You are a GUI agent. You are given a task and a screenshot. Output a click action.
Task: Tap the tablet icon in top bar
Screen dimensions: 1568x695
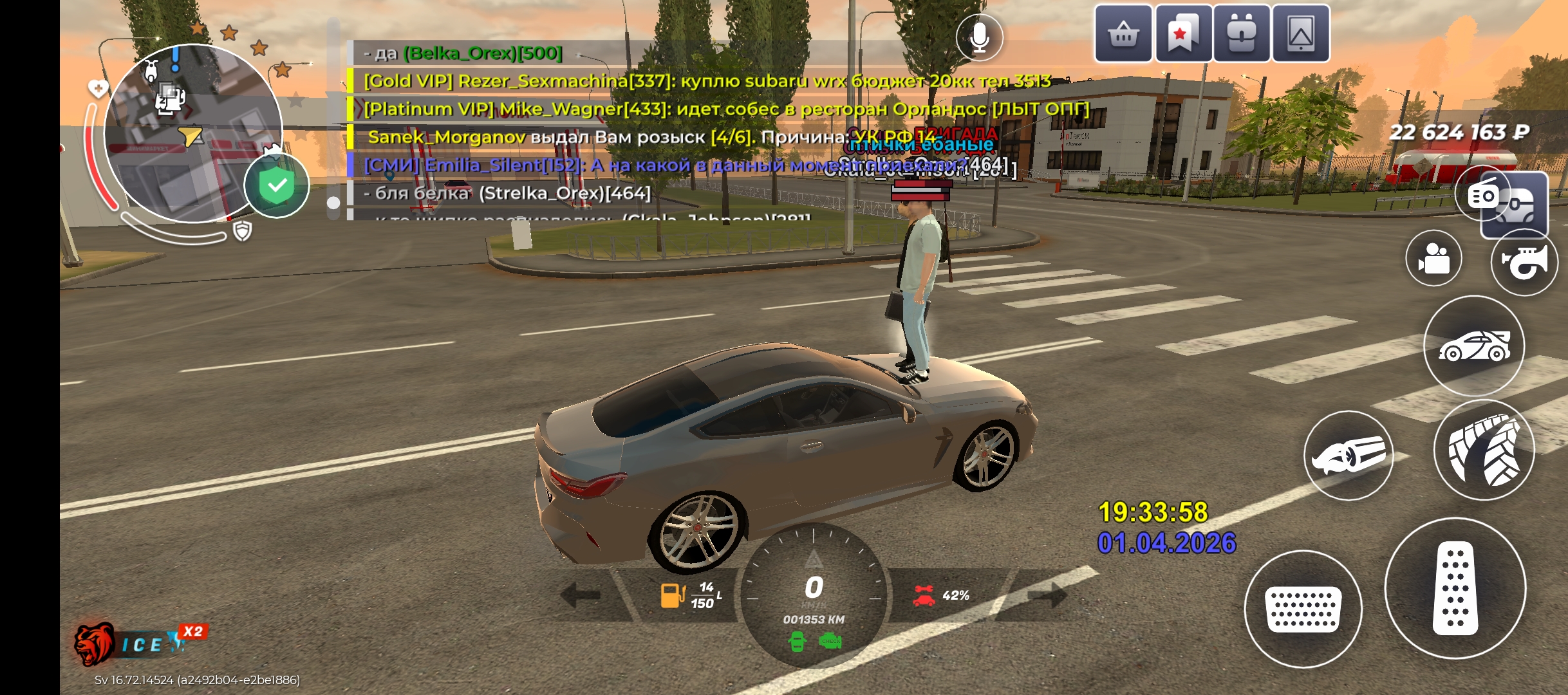[x=1301, y=33]
